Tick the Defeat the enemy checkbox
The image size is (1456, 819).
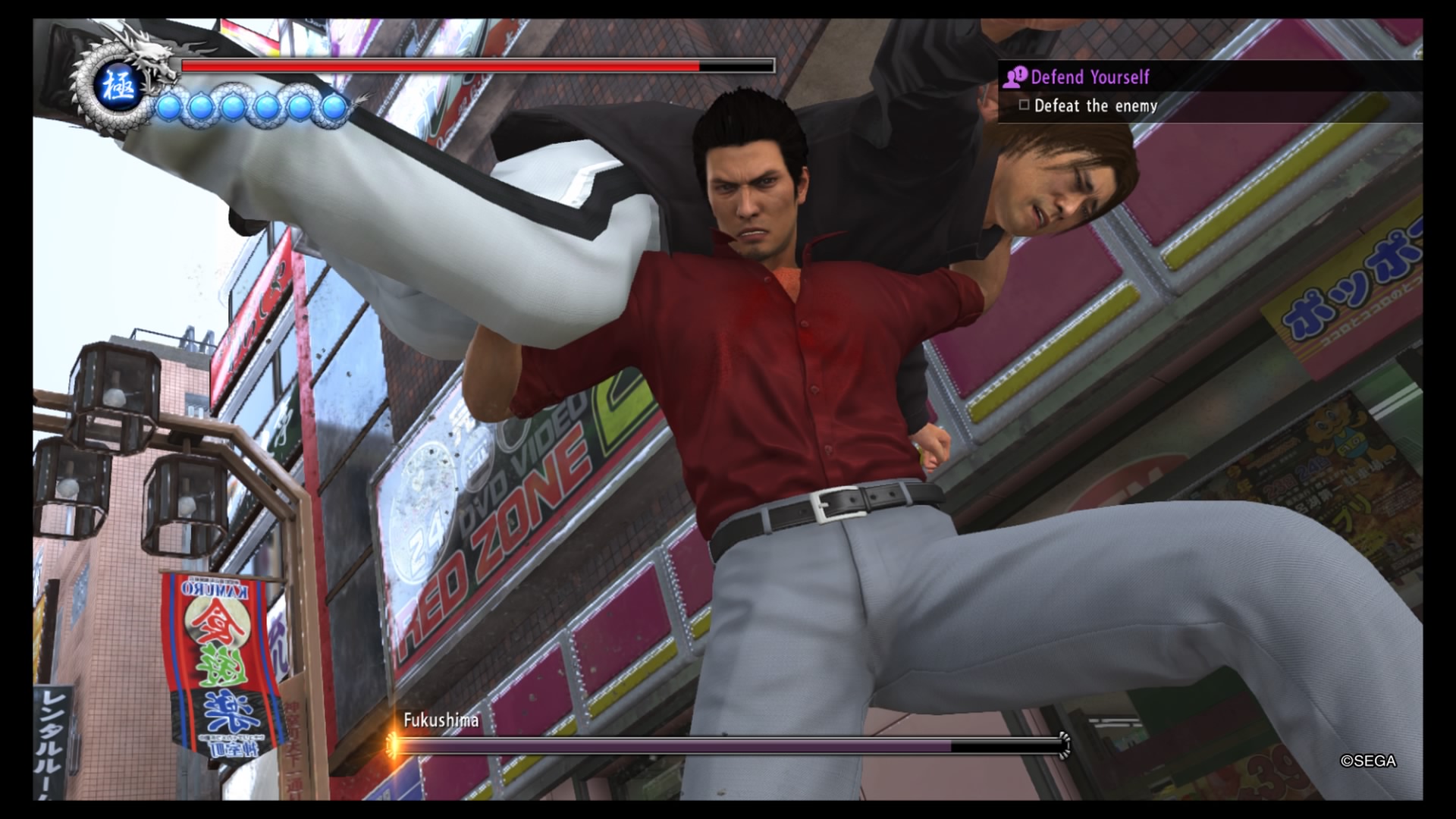(x=1024, y=105)
